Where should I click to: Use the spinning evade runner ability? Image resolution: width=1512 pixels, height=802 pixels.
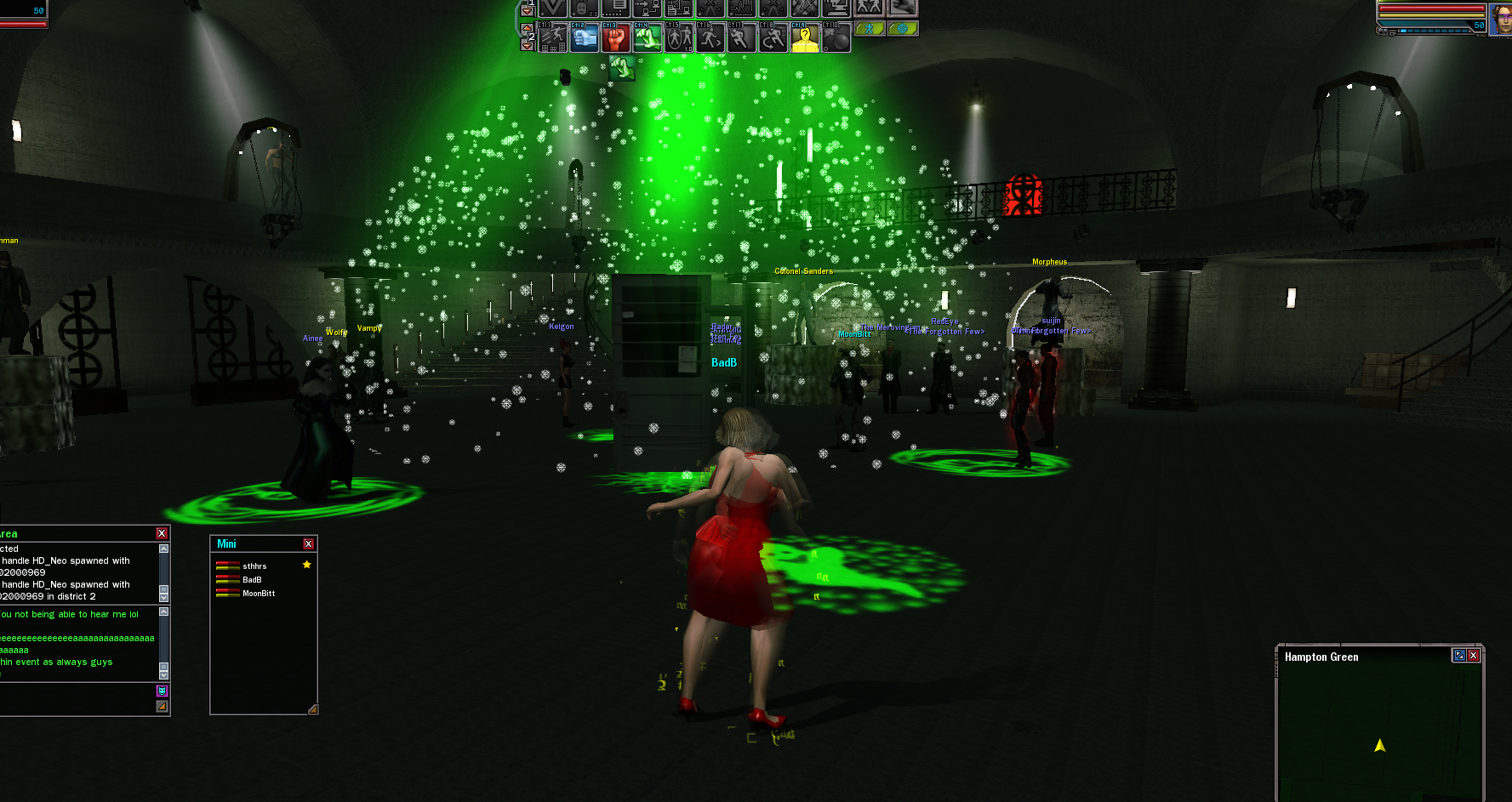(x=773, y=38)
